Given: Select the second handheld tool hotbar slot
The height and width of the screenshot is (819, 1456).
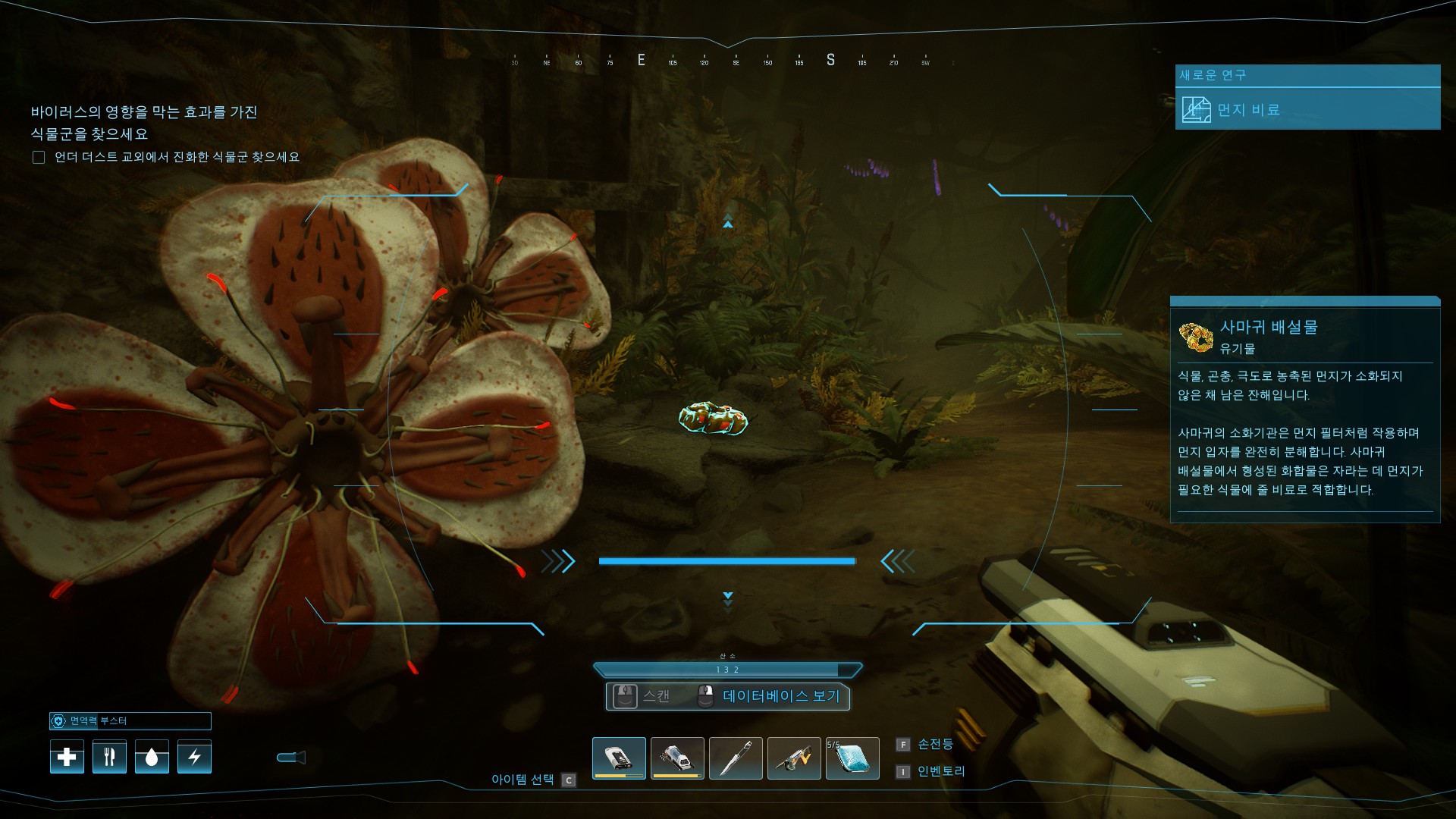Looking at the screenshot, I should [x=677, y=758].
